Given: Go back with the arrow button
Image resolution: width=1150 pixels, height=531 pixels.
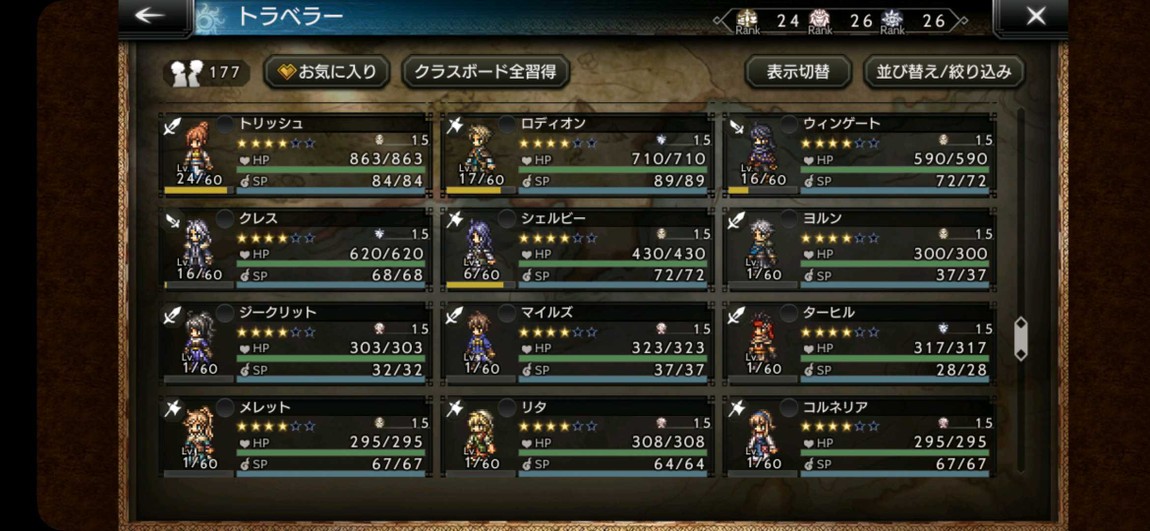Looking at the screenshot, I should tap(151, 16).
